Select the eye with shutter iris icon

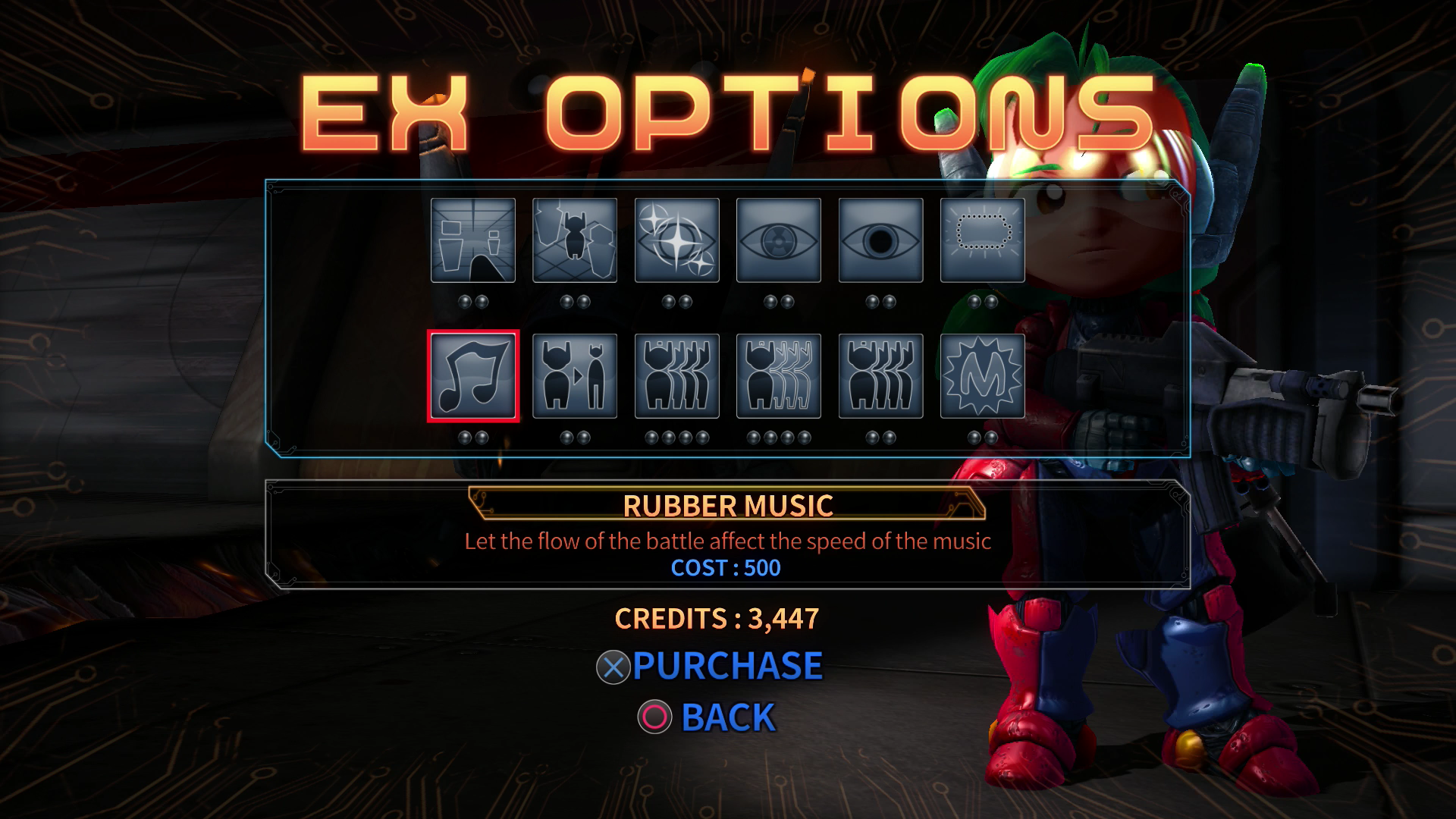pyautogui.click(x=779, y=240)
